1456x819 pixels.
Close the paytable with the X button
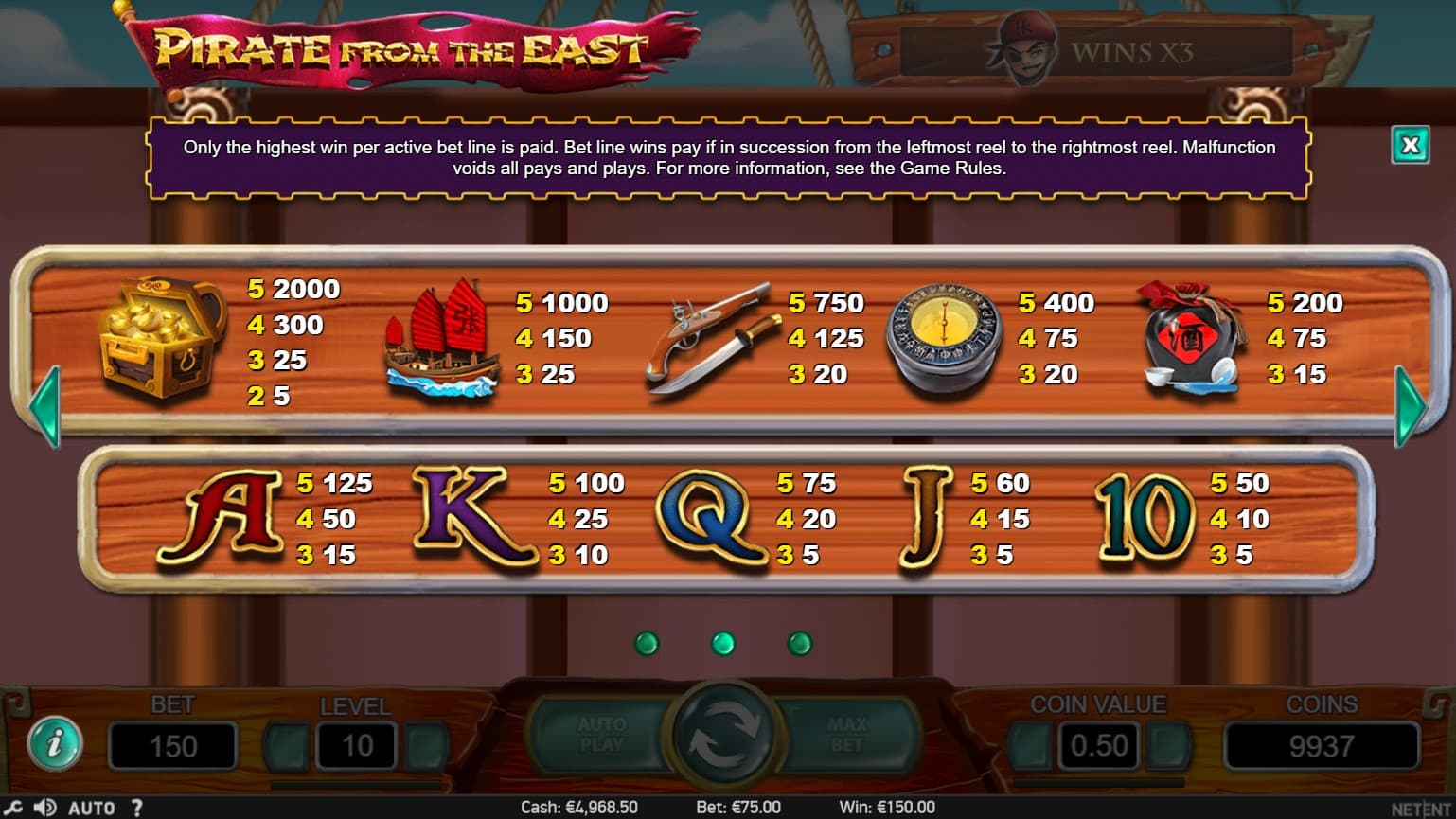[x=1410, y=145]
